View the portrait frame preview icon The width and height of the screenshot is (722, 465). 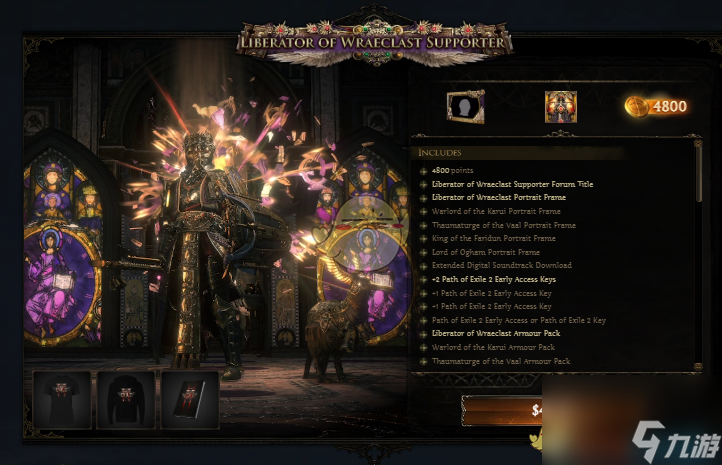point(465,106)
